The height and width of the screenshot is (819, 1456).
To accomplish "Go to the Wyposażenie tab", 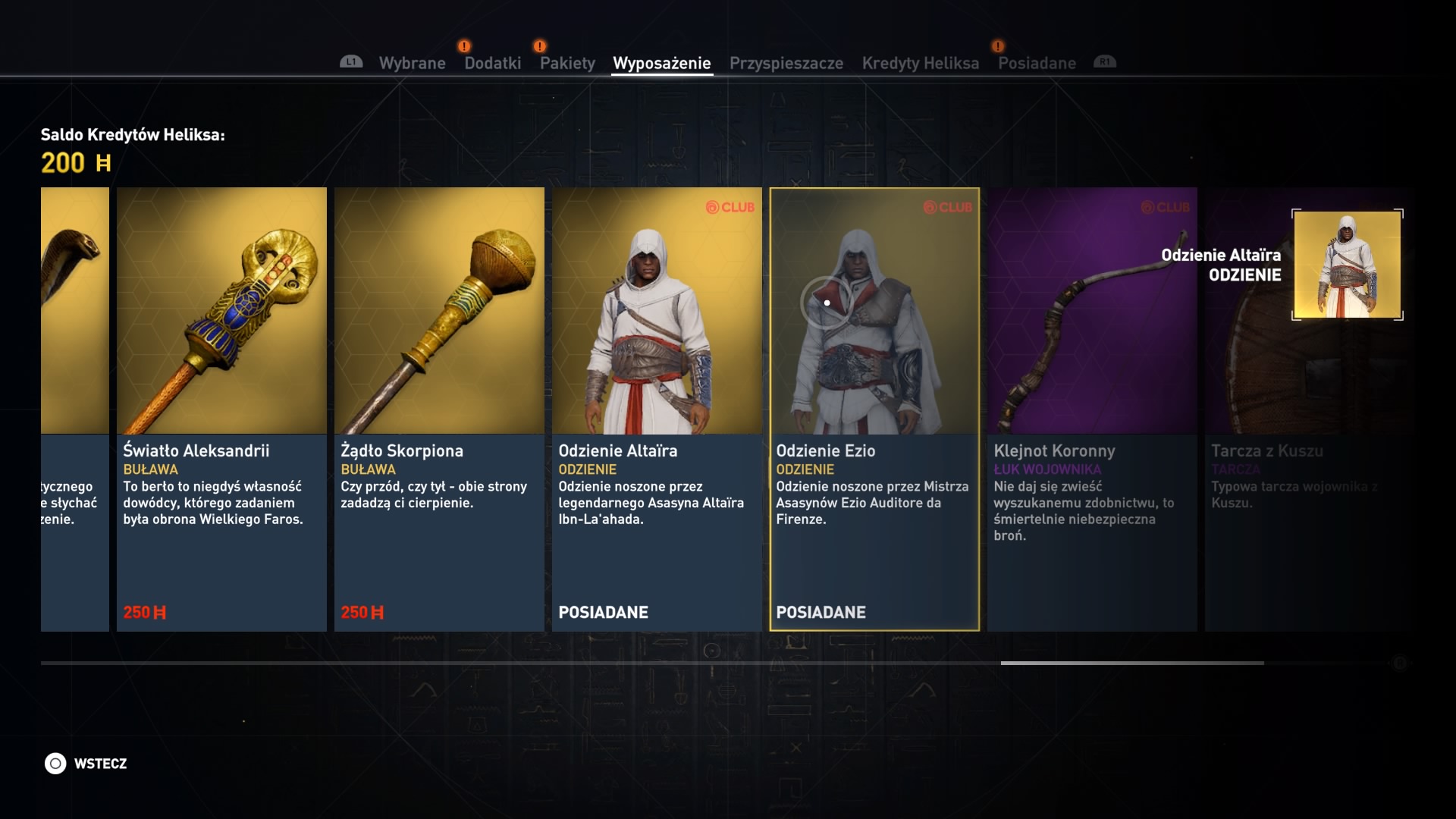I will click(x=661, y=63).
